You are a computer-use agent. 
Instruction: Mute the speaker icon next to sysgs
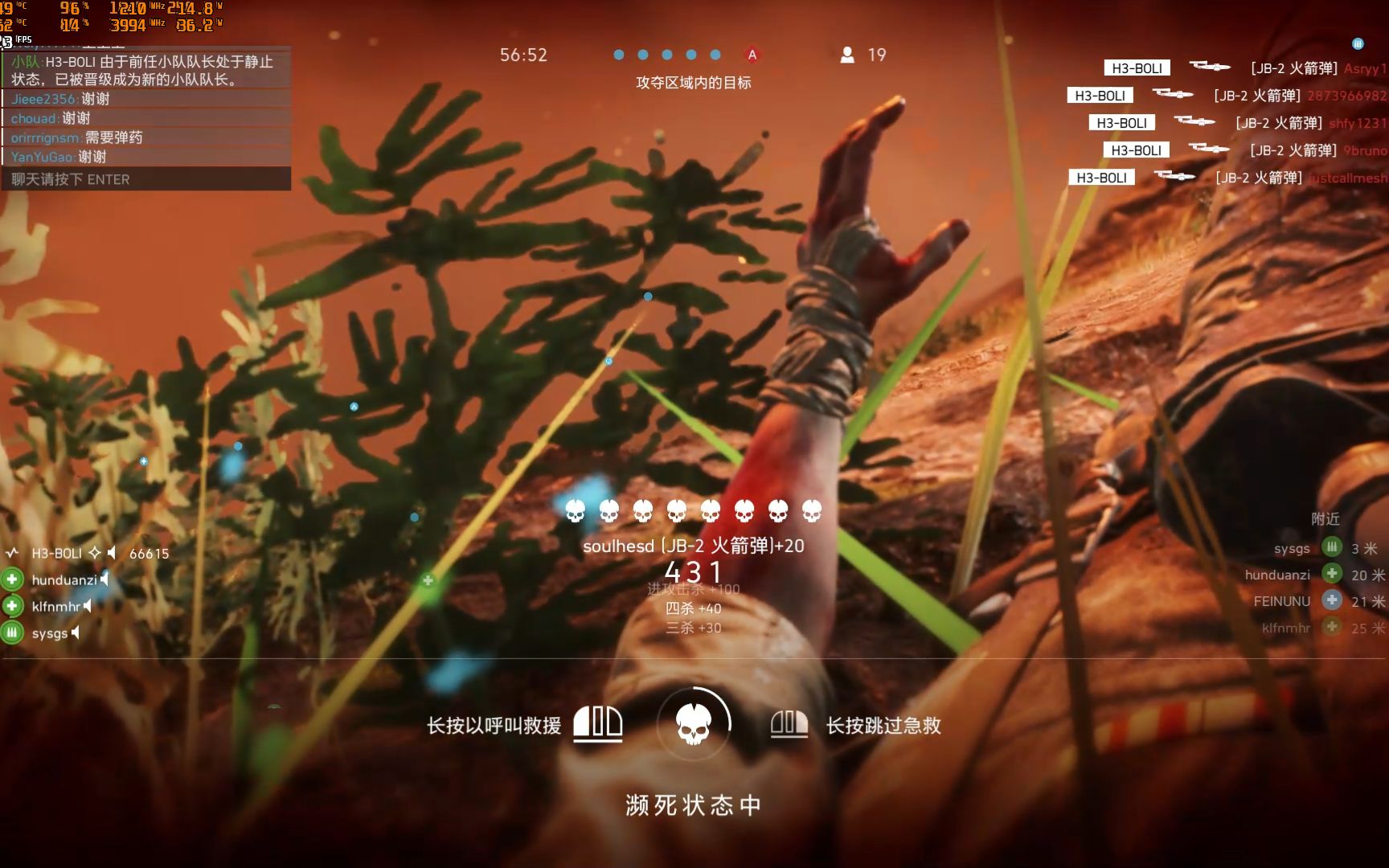76,633
